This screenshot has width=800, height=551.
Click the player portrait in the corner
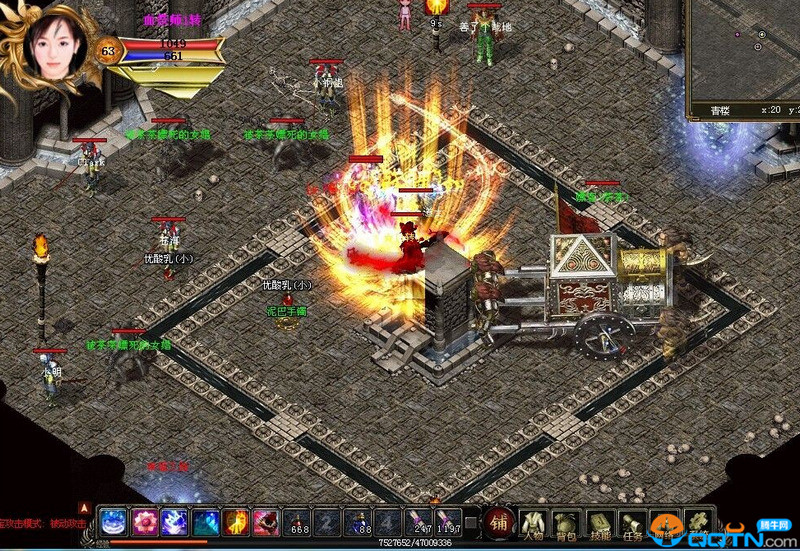tap(47, 48)
